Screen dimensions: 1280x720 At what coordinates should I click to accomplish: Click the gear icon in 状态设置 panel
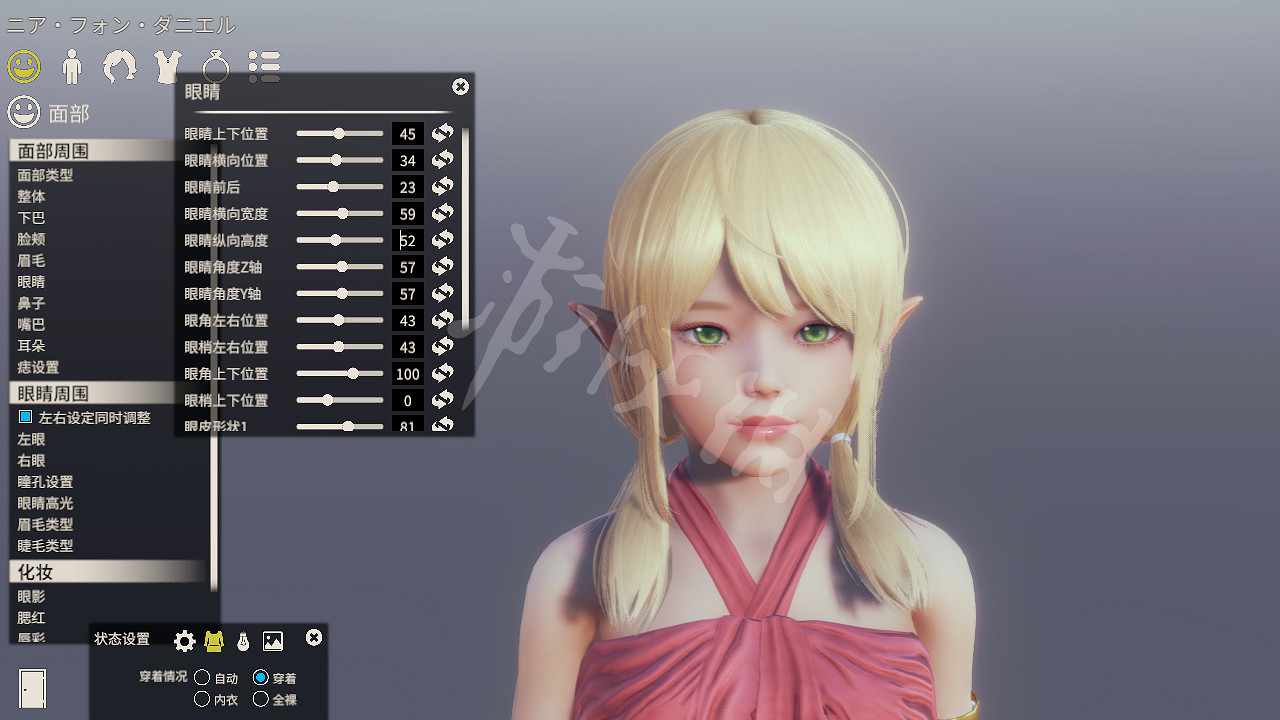click(184, 641)
